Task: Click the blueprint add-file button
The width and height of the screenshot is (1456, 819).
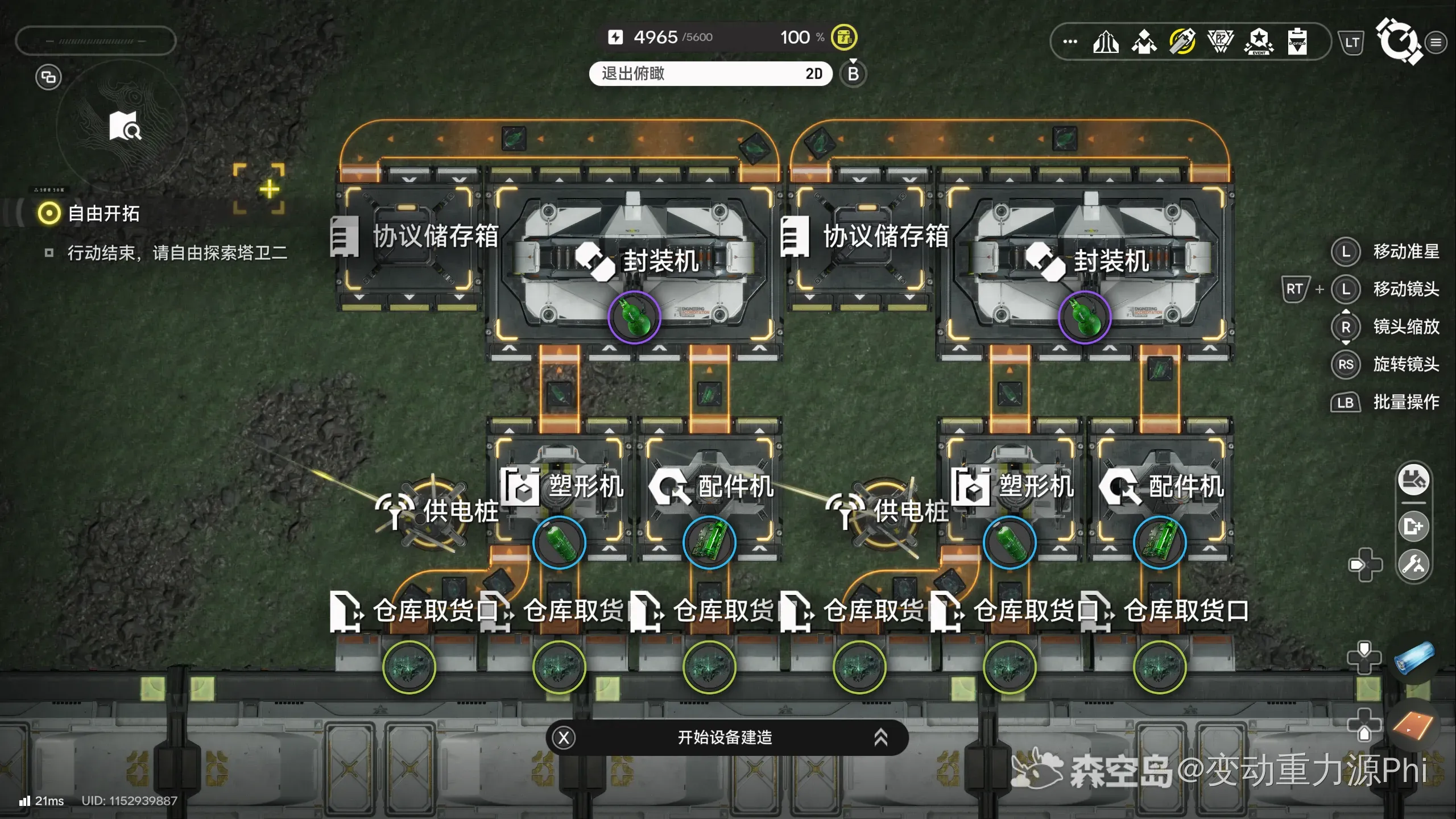Action: [1414, 526]
